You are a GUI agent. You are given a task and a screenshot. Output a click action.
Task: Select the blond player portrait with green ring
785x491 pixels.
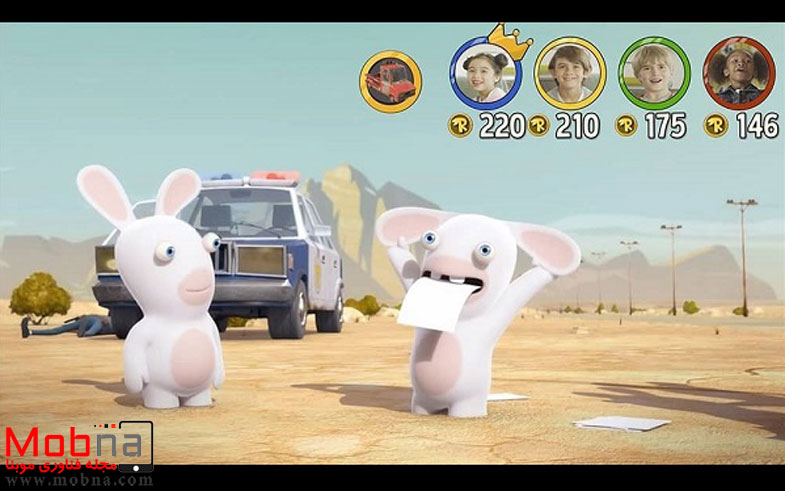[x=653, y=73]
